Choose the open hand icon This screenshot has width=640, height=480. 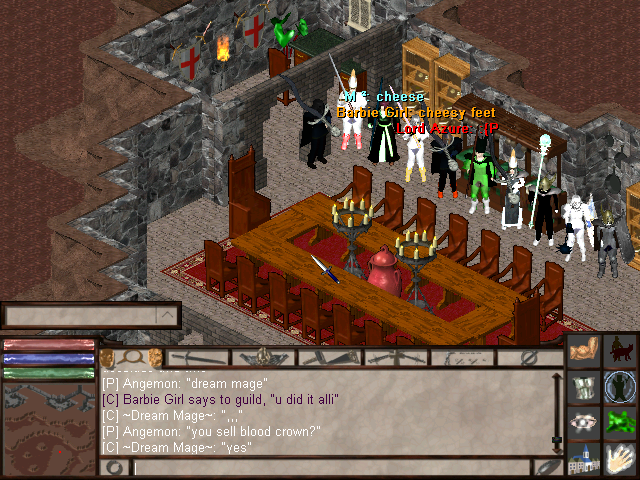[x=620, y=459]
